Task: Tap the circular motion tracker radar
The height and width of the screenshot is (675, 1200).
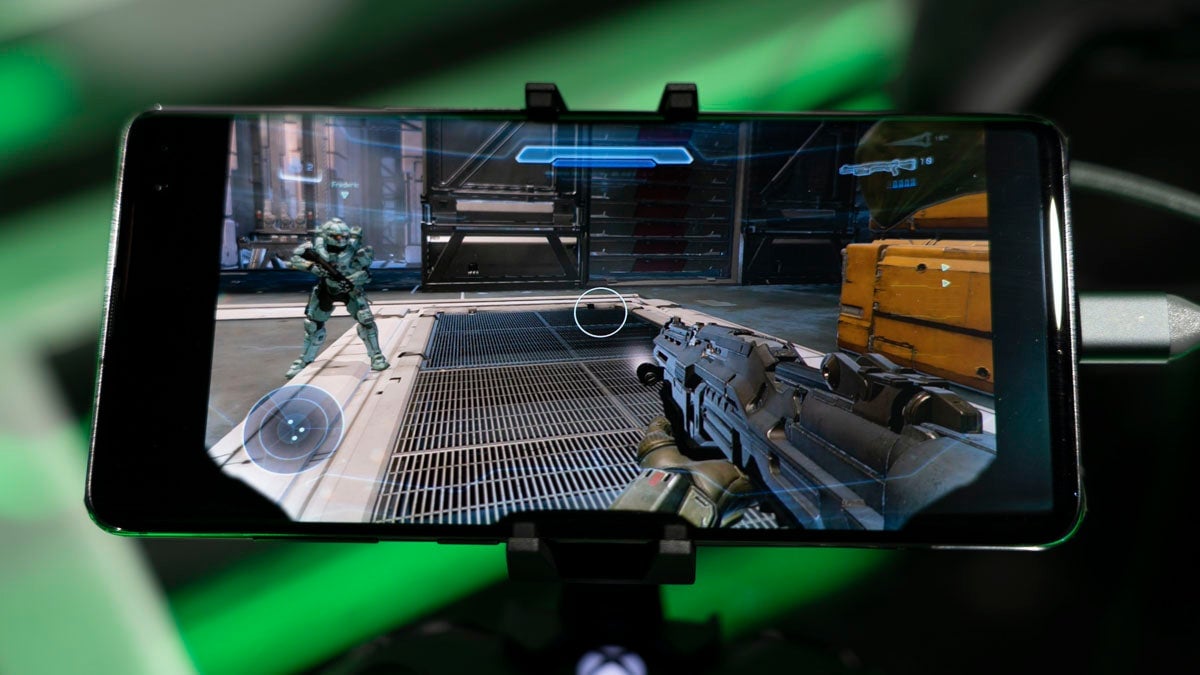Action: pos(292,428)
